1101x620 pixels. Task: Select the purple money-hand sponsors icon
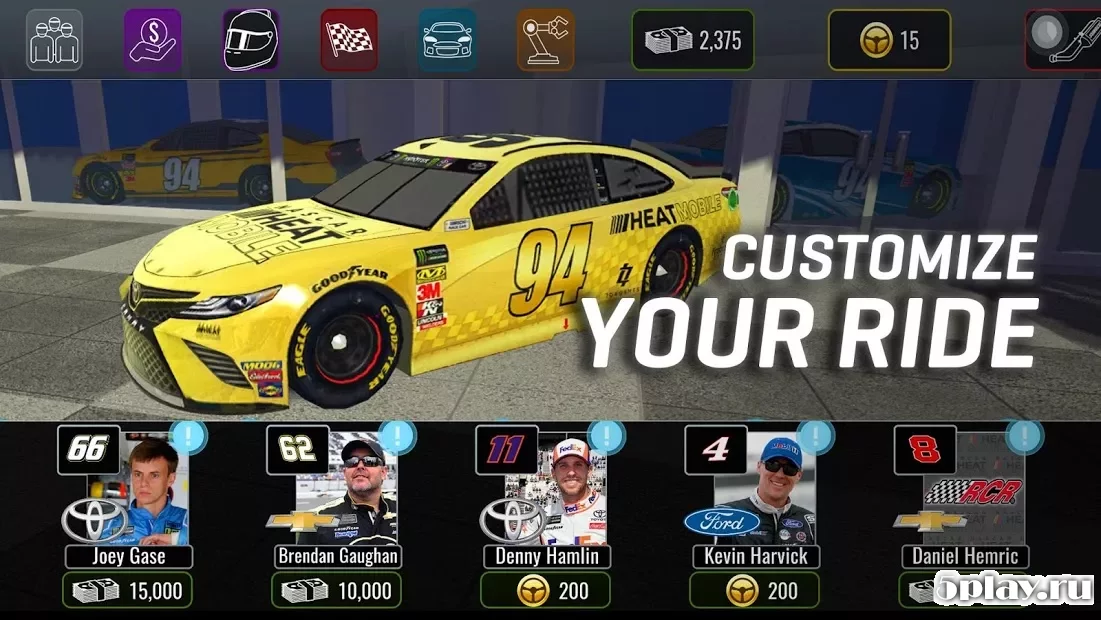click(x=153, y=40)
